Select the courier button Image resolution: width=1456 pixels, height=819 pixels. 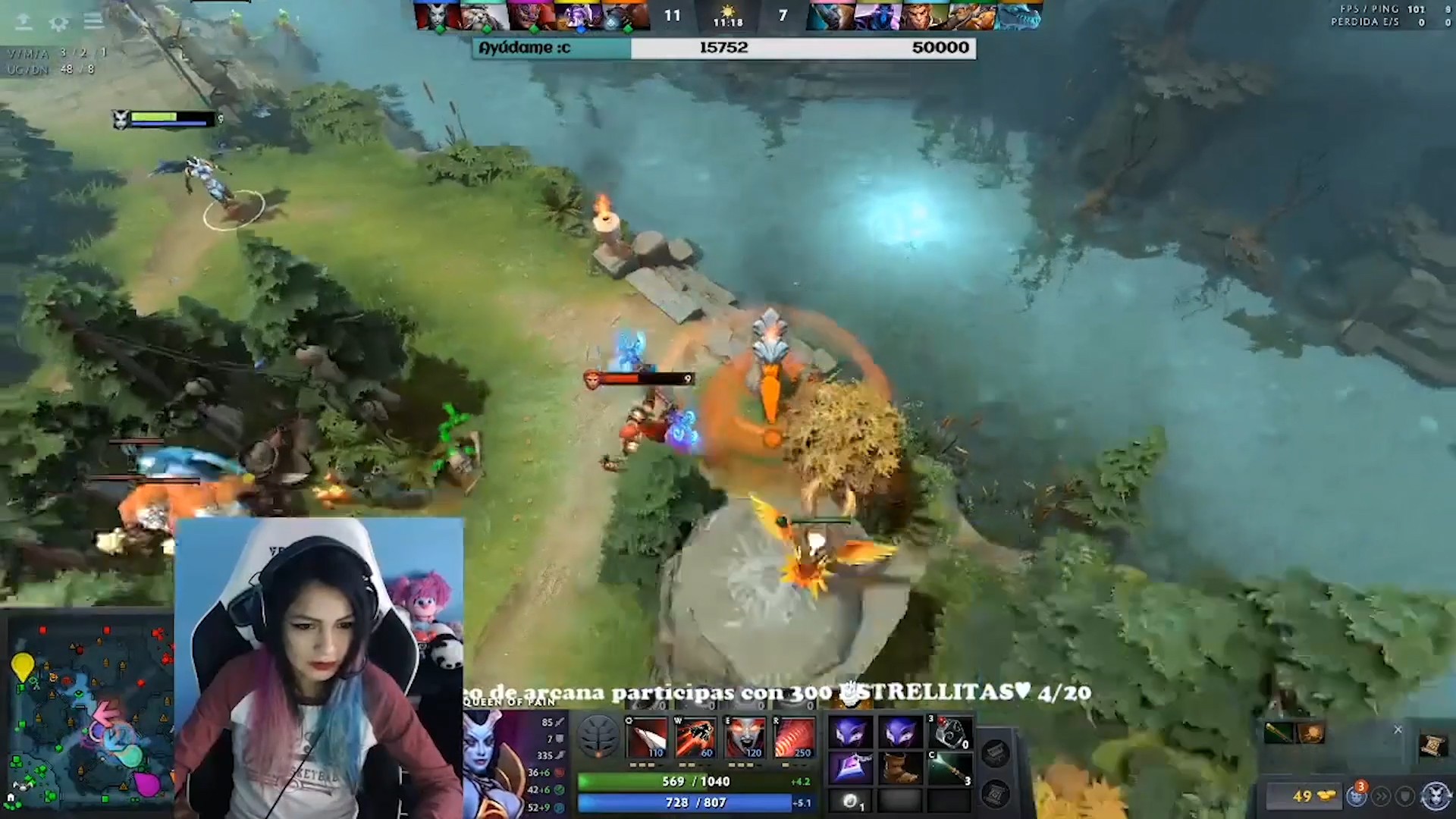click(1357, 796)
